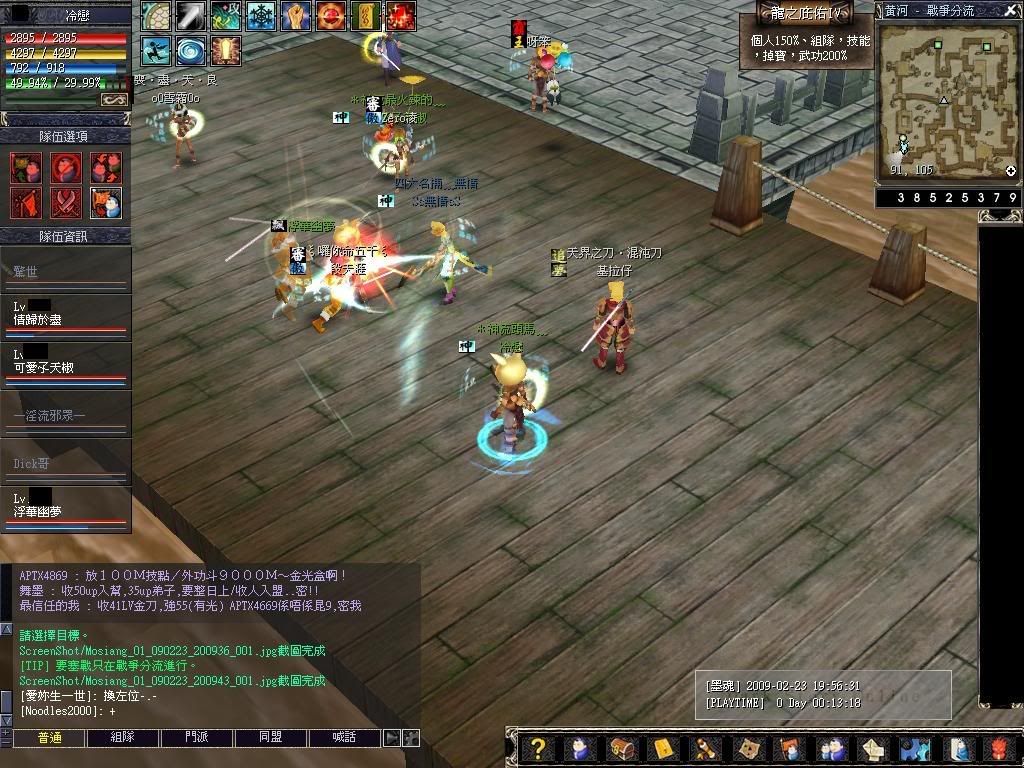Image resolution: width=1024 pixels, height=768 pixels.
Task: Open the treasure chest icon in bottom bar
Action: click(x=622, y=749)
